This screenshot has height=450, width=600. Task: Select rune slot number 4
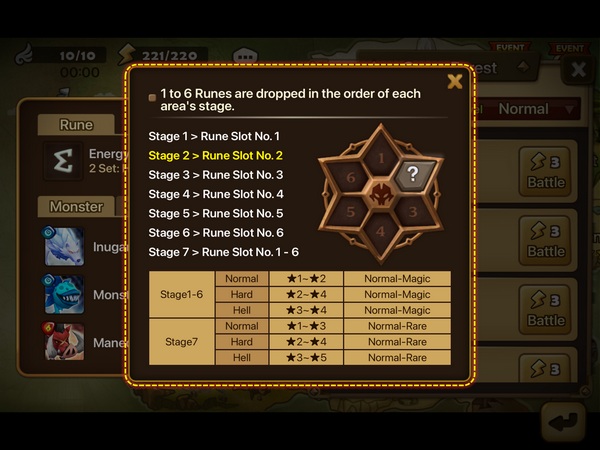[x=380, y=230]
